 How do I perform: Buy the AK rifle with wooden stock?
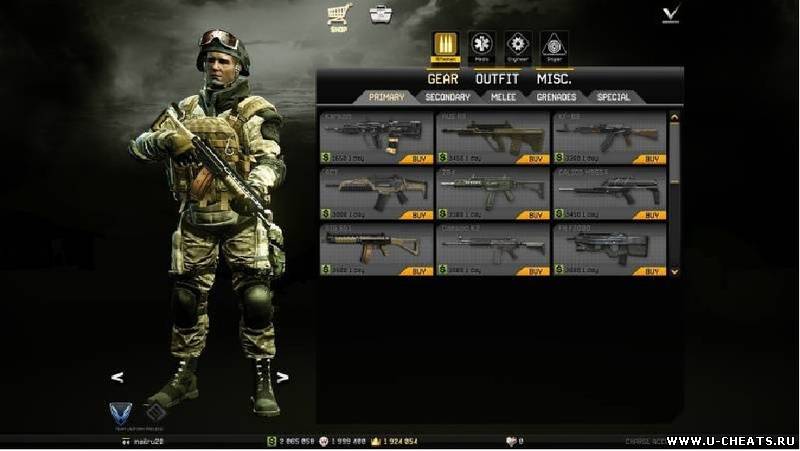point(653,159)
